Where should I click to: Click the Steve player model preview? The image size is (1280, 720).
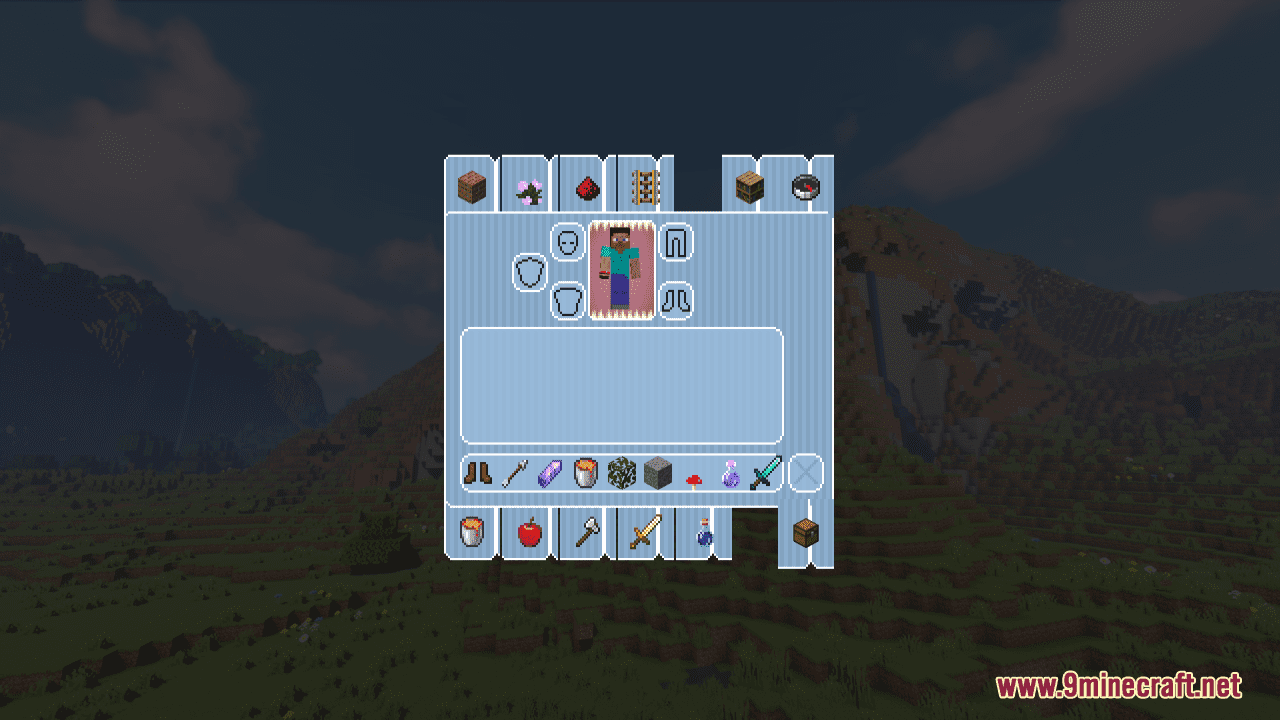[620, 270]
